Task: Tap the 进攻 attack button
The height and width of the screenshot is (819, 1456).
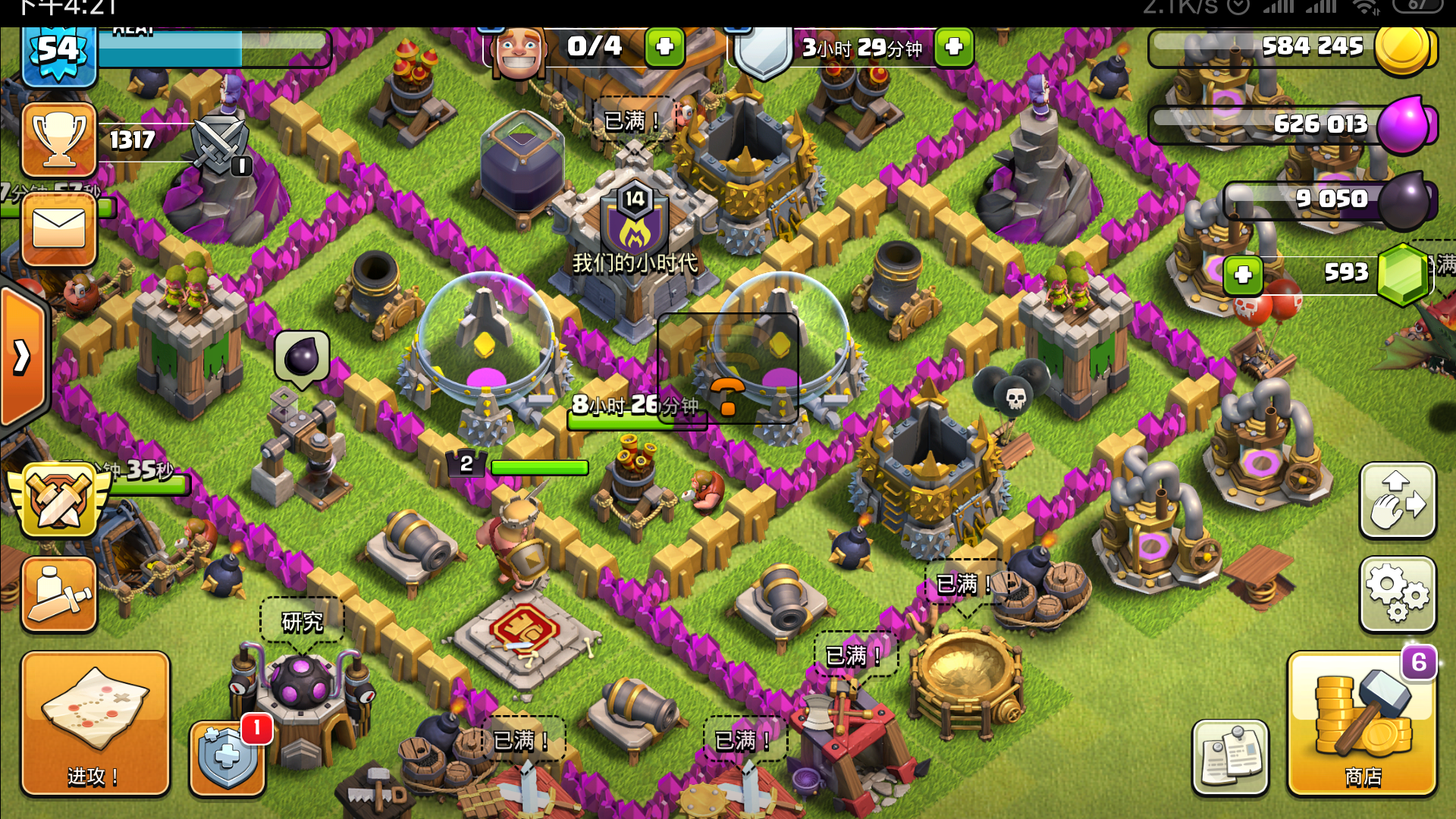Action: (x=95, y=724)
